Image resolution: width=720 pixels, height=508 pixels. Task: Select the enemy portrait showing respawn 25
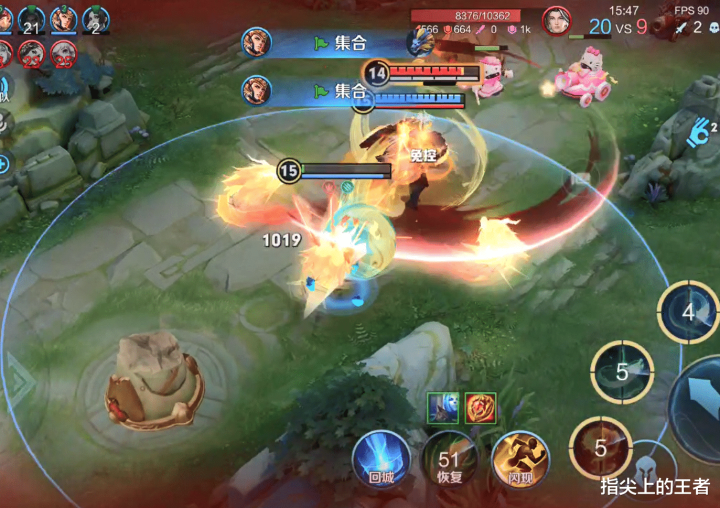coord(63,54)
